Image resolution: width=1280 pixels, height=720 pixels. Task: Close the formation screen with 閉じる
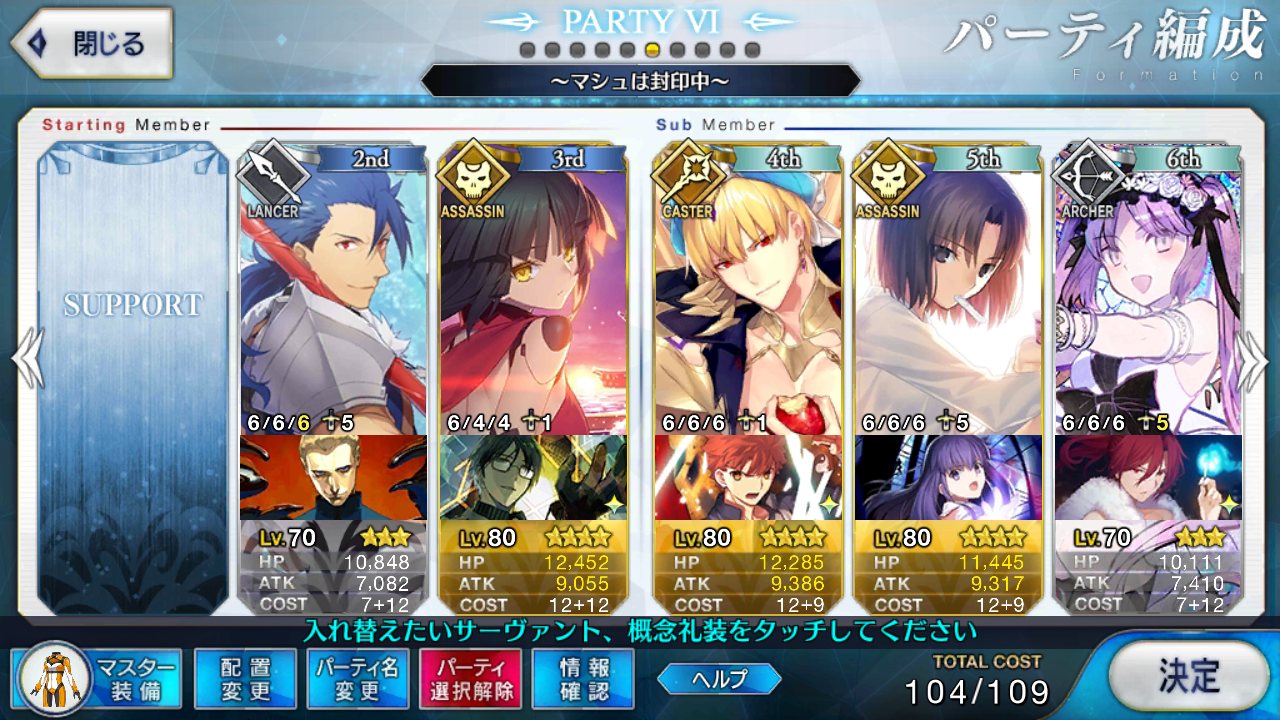(91, 44)
